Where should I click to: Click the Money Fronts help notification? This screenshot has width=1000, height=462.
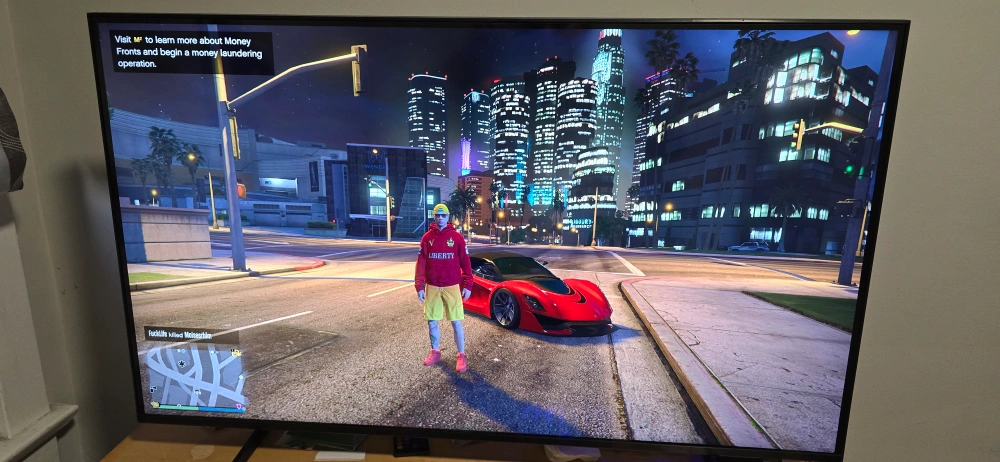tap(191, 52)
